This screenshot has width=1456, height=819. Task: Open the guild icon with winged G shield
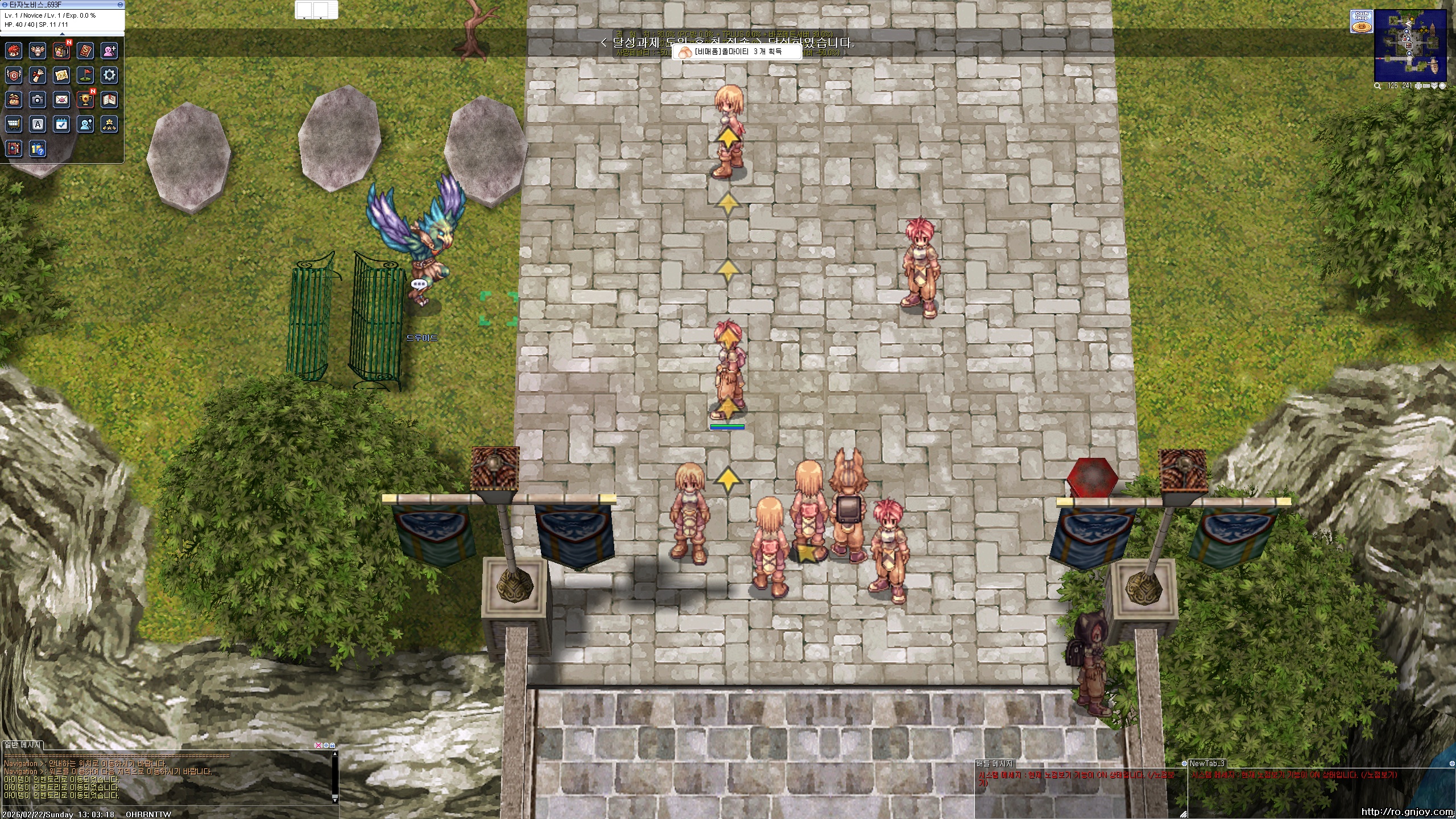click(14, 75)
